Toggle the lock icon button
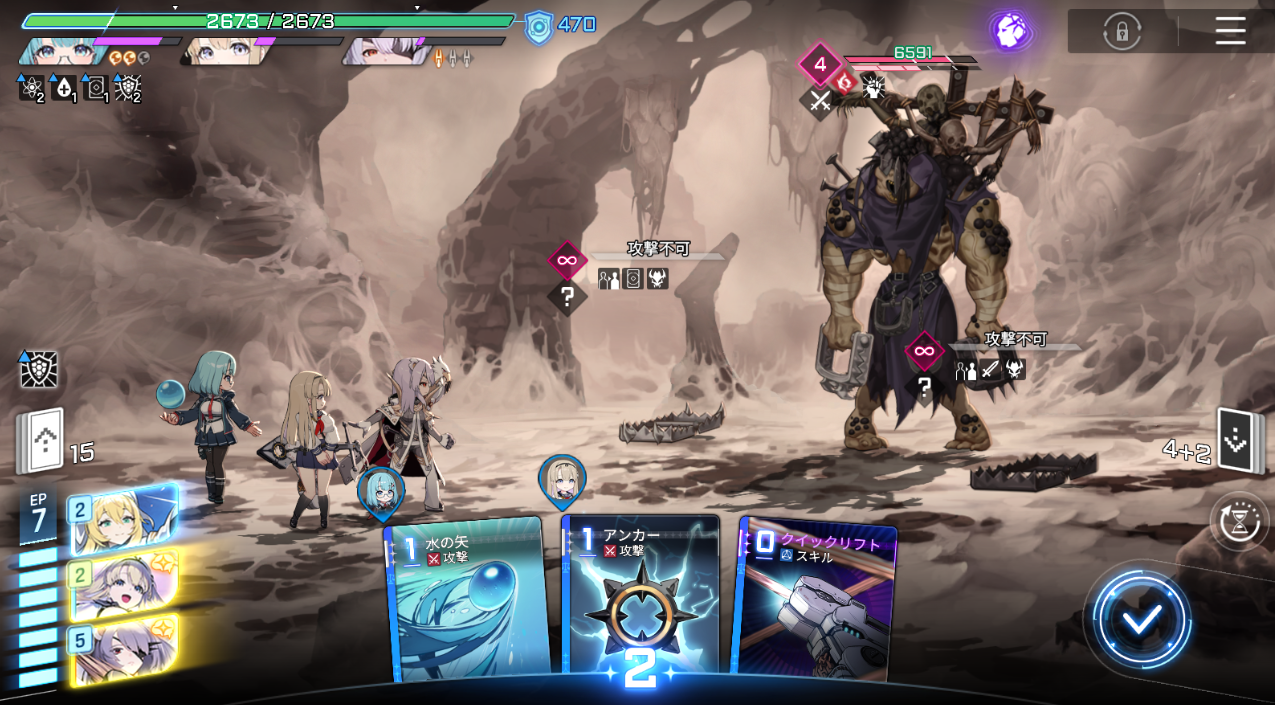This screenshot has height=705, width=1275. [1122, 31]
